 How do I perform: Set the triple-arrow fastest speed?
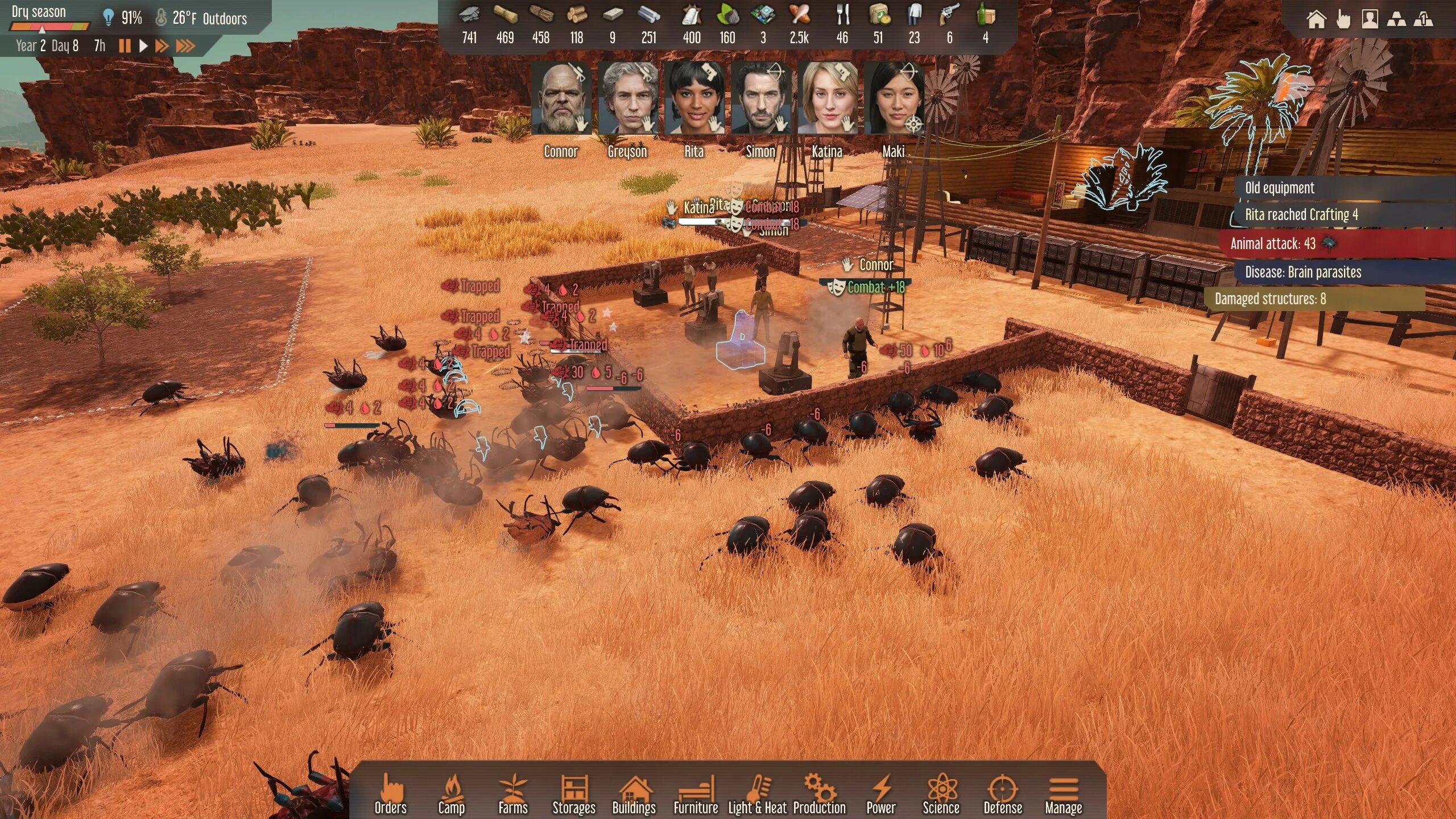tap(185, 46)
